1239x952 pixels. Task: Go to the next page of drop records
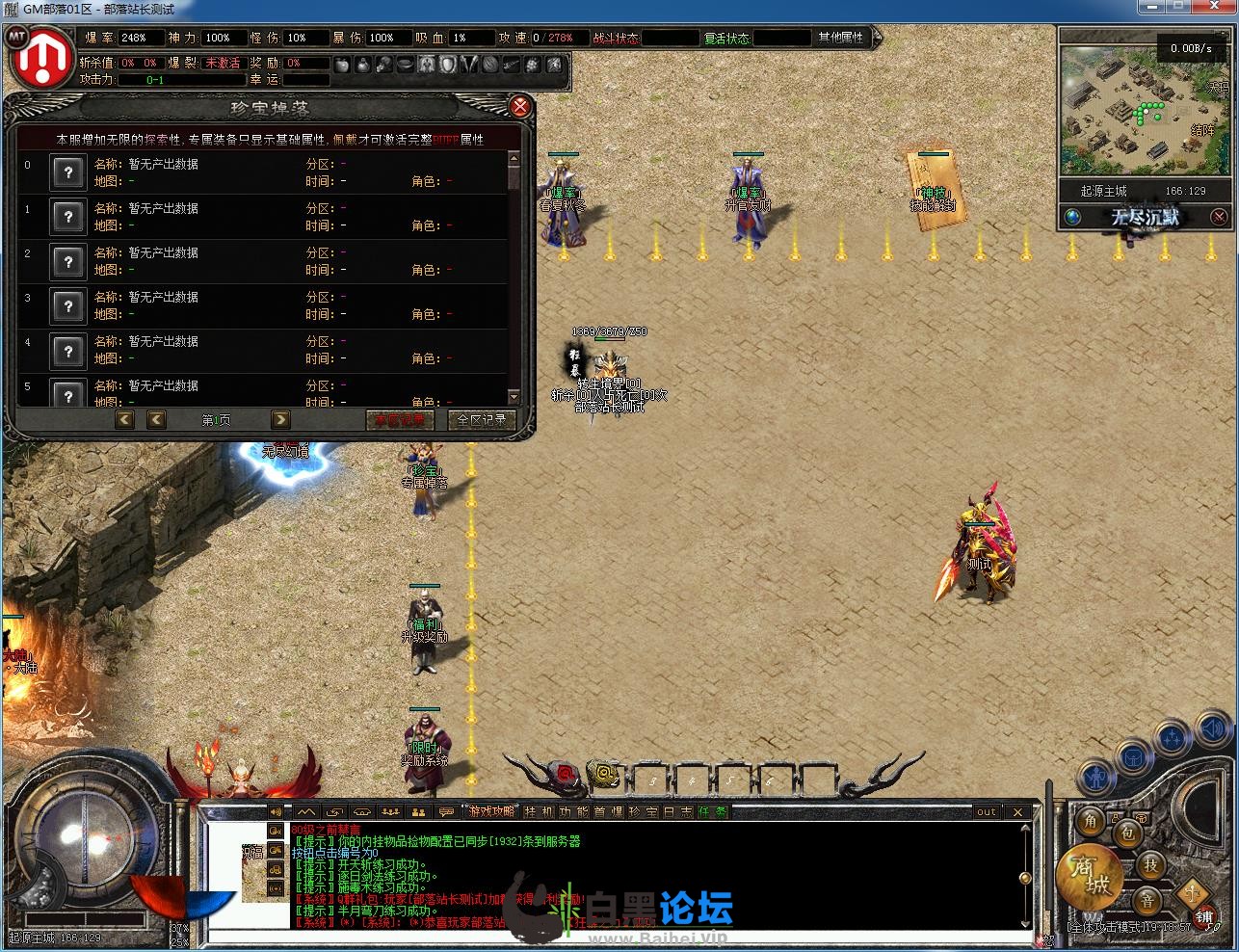280,419
